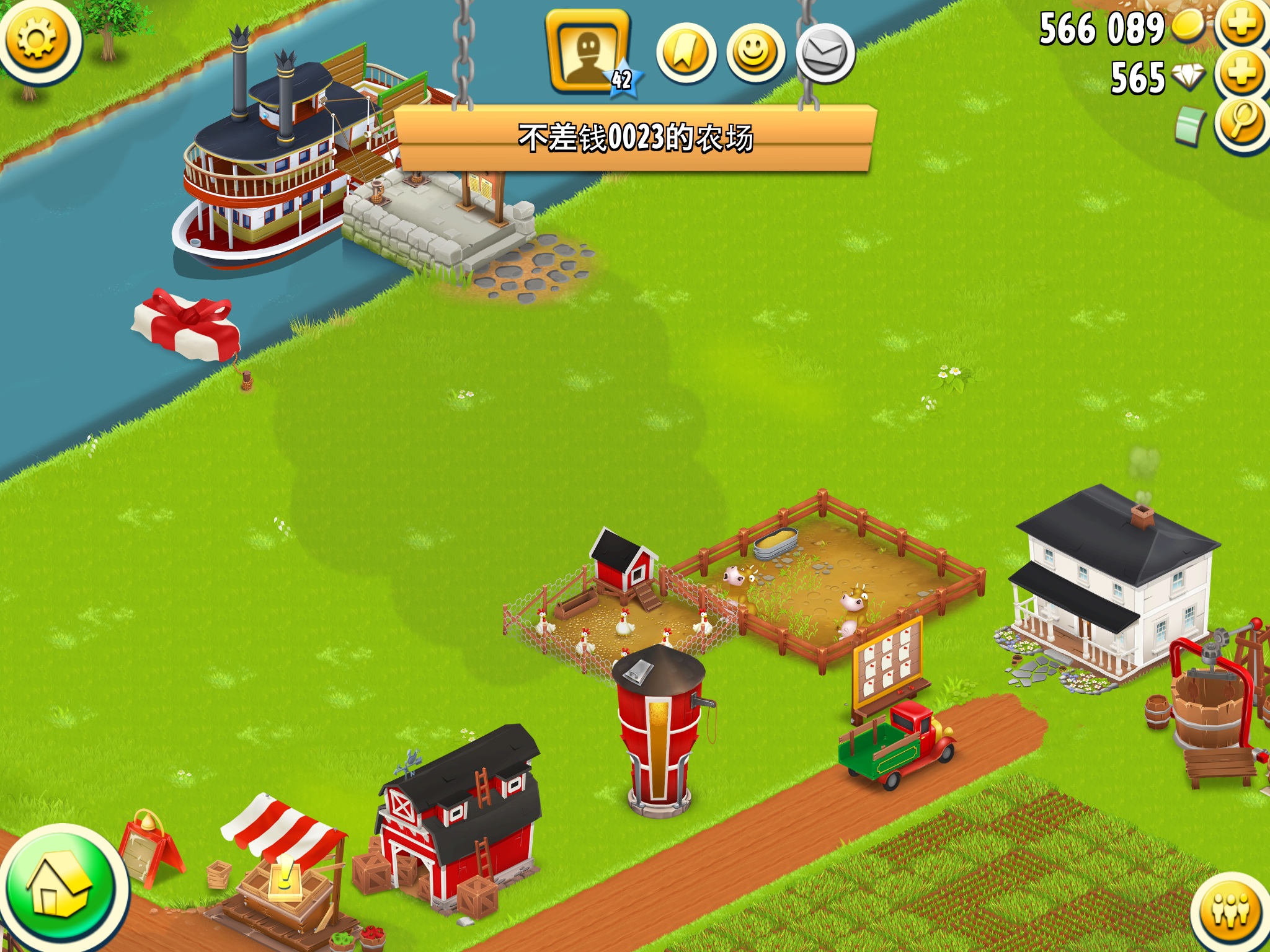Open the magnifying glass search button
The height and width of the screenshot is (952, 1270).
pyautogui.click(x=1242, y=123)
